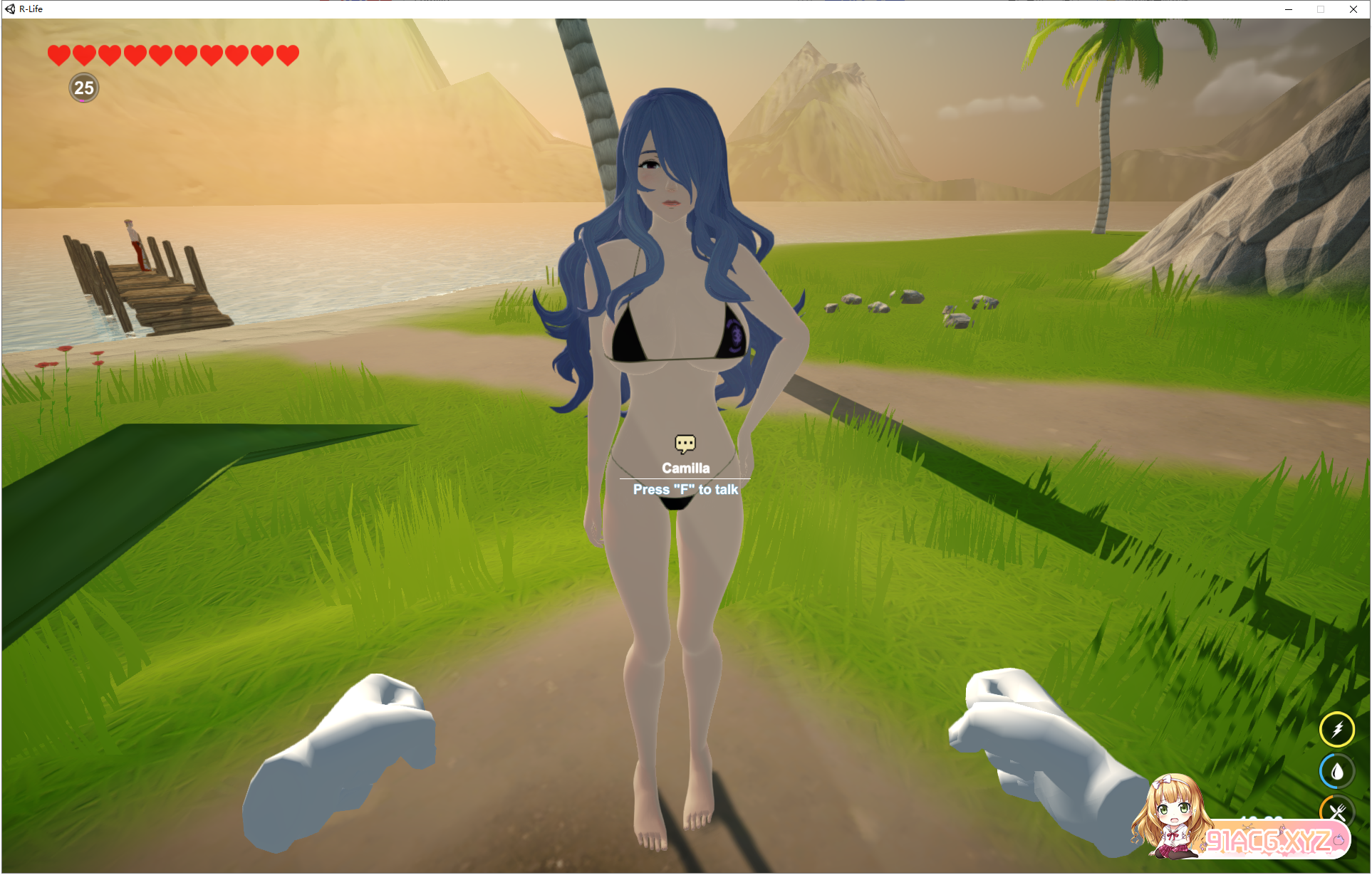Click the energy ring to expand stat details

[x=1339, y=729]
